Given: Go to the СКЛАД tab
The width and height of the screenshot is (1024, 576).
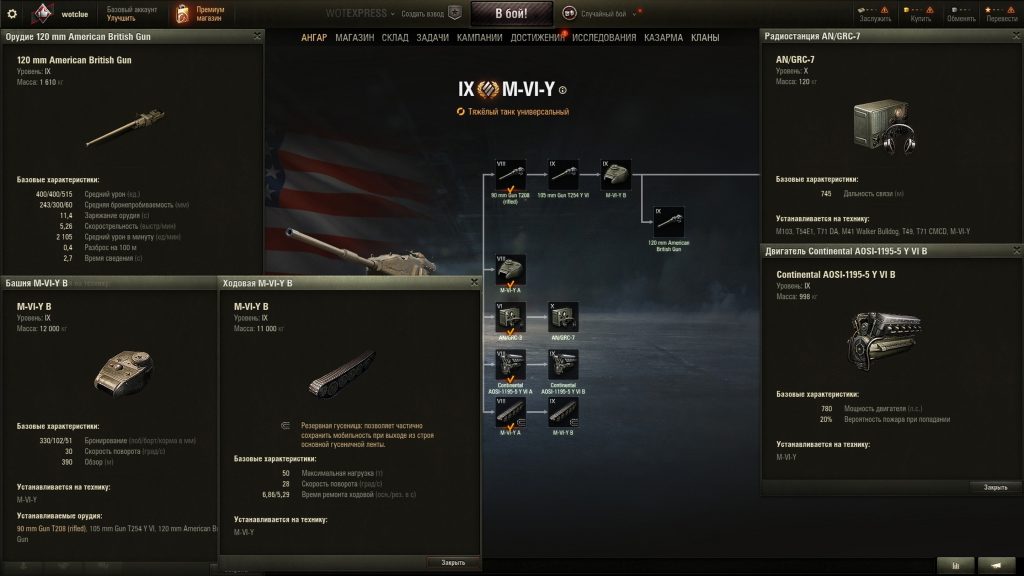Looking at the screenshot, I should tap(395, 38).
